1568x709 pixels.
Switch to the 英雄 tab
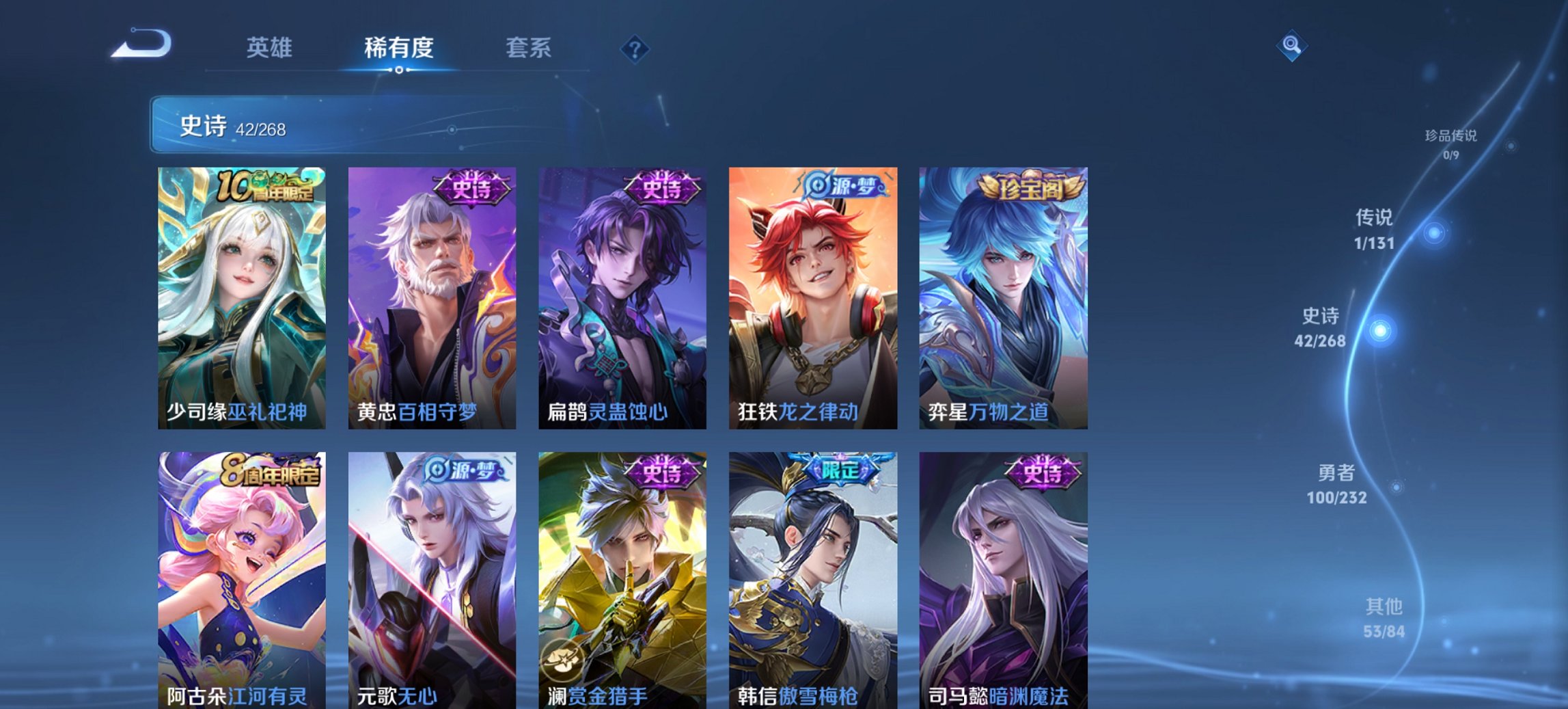tap(271, 48)
